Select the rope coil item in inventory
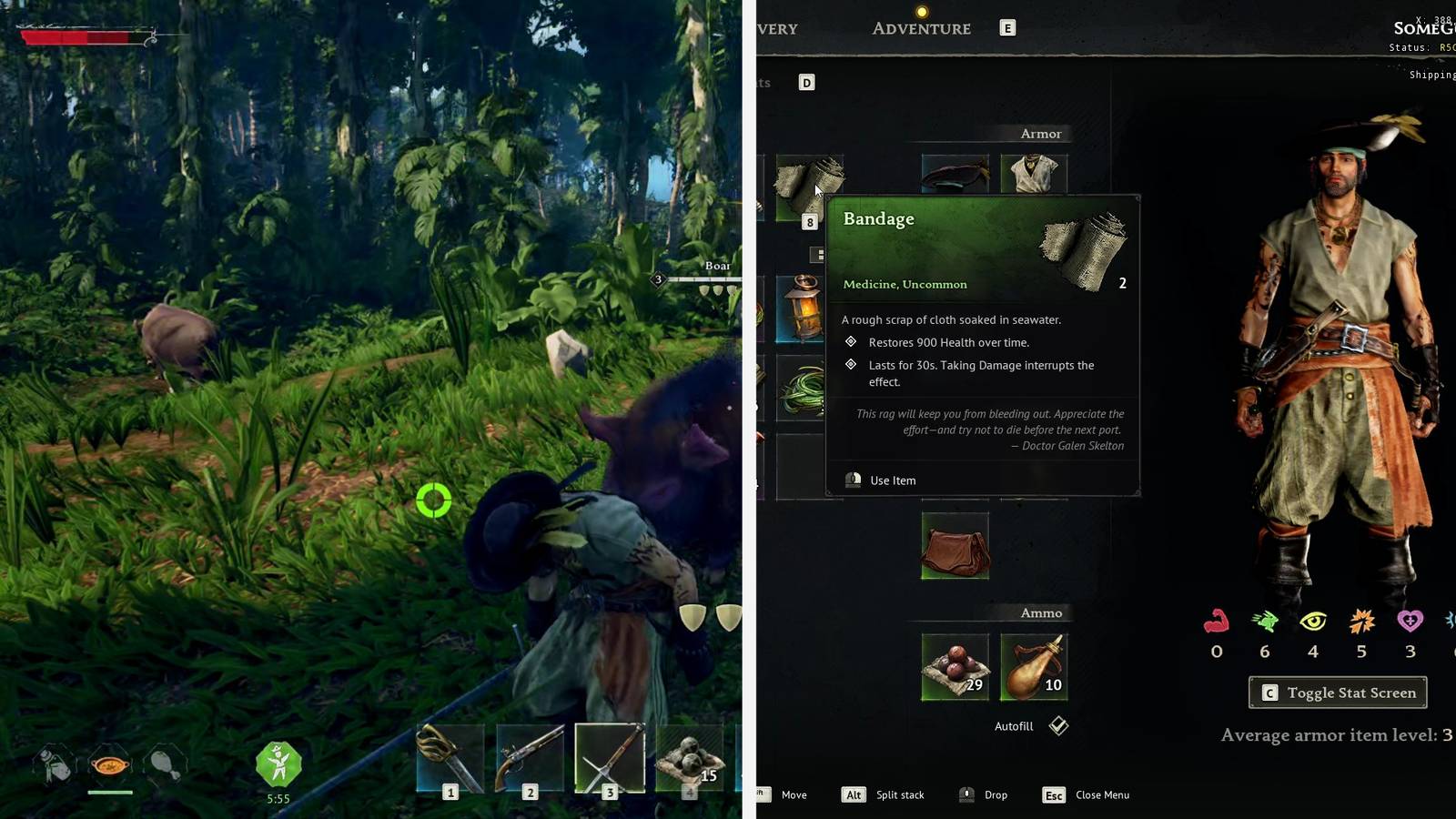Viewport: 1456px width, 819px height. pyautogui.click(x=803, y=389)
